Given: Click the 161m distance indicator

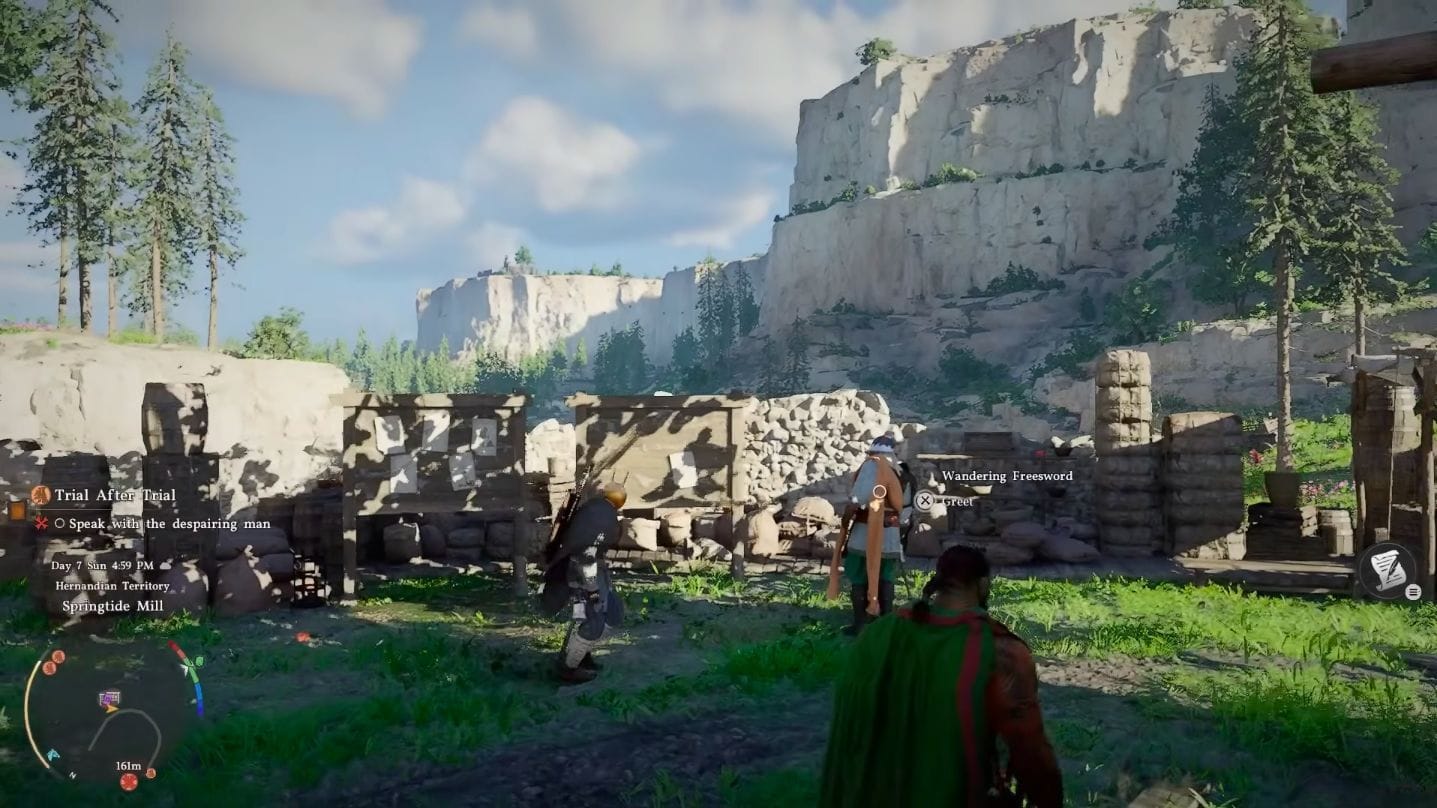Looking at the screenshot, I should tap(128, 765).
